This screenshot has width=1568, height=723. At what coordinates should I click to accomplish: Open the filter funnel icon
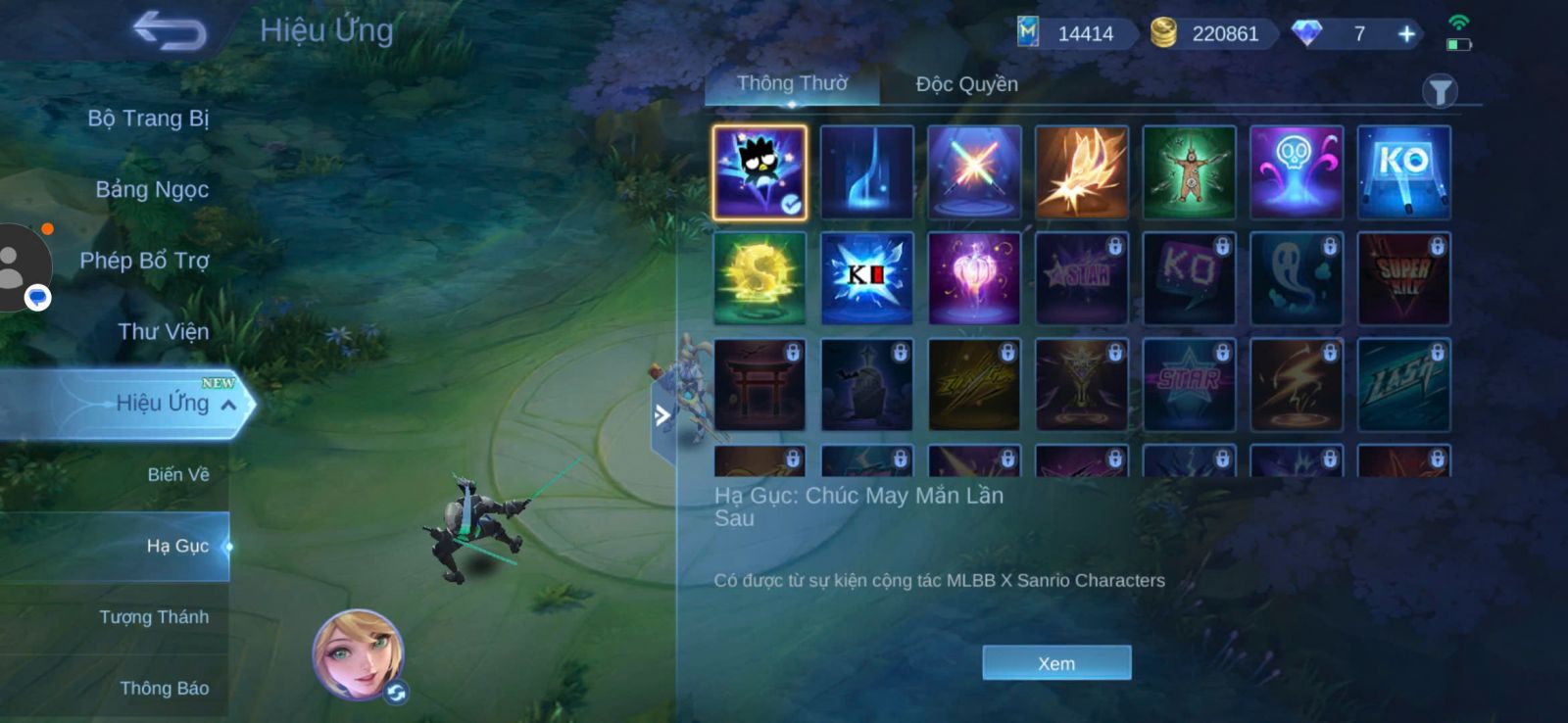click(1440, 92)
